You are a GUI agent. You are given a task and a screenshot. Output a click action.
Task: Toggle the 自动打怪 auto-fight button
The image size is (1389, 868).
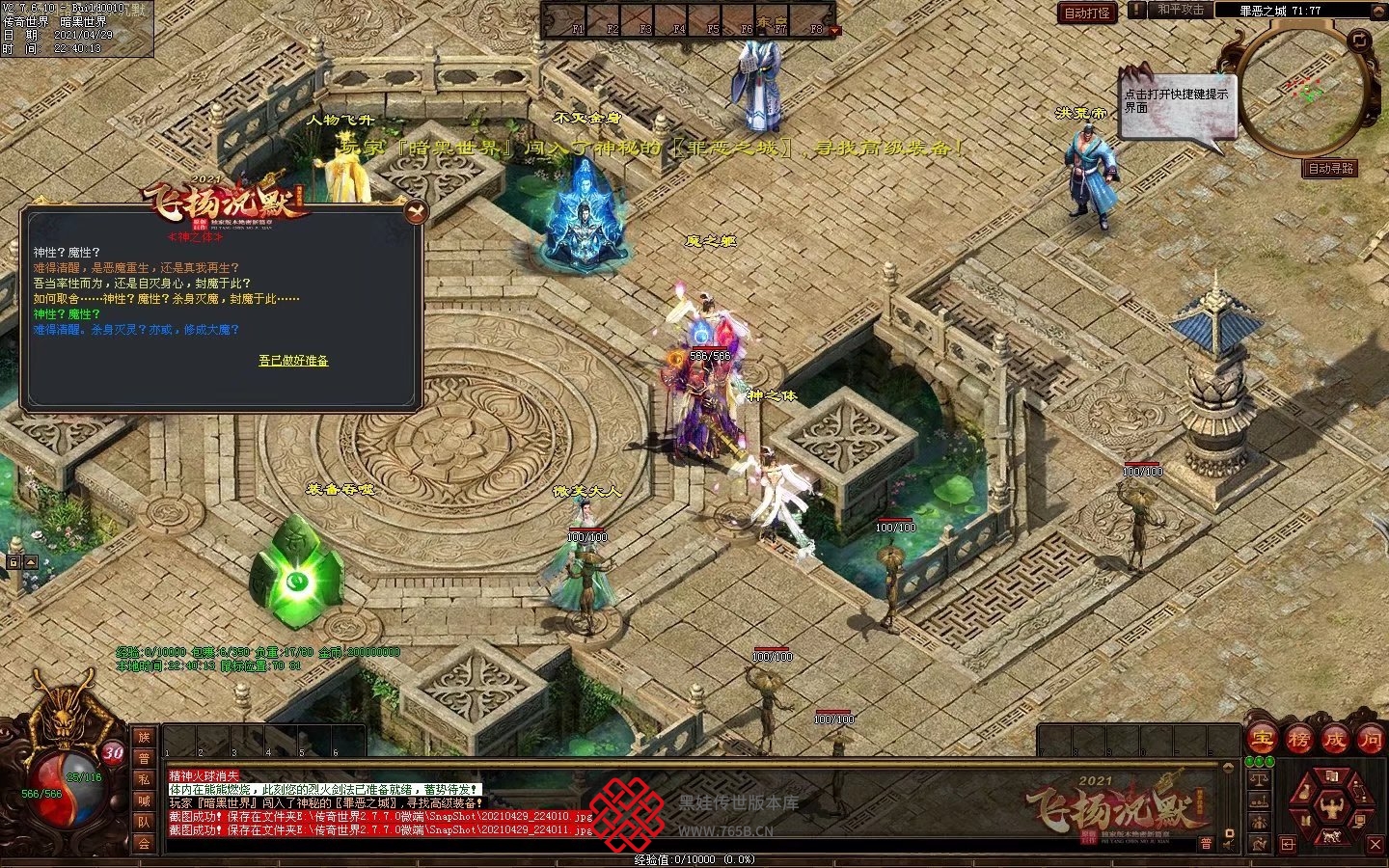(x=1087, y=13)
